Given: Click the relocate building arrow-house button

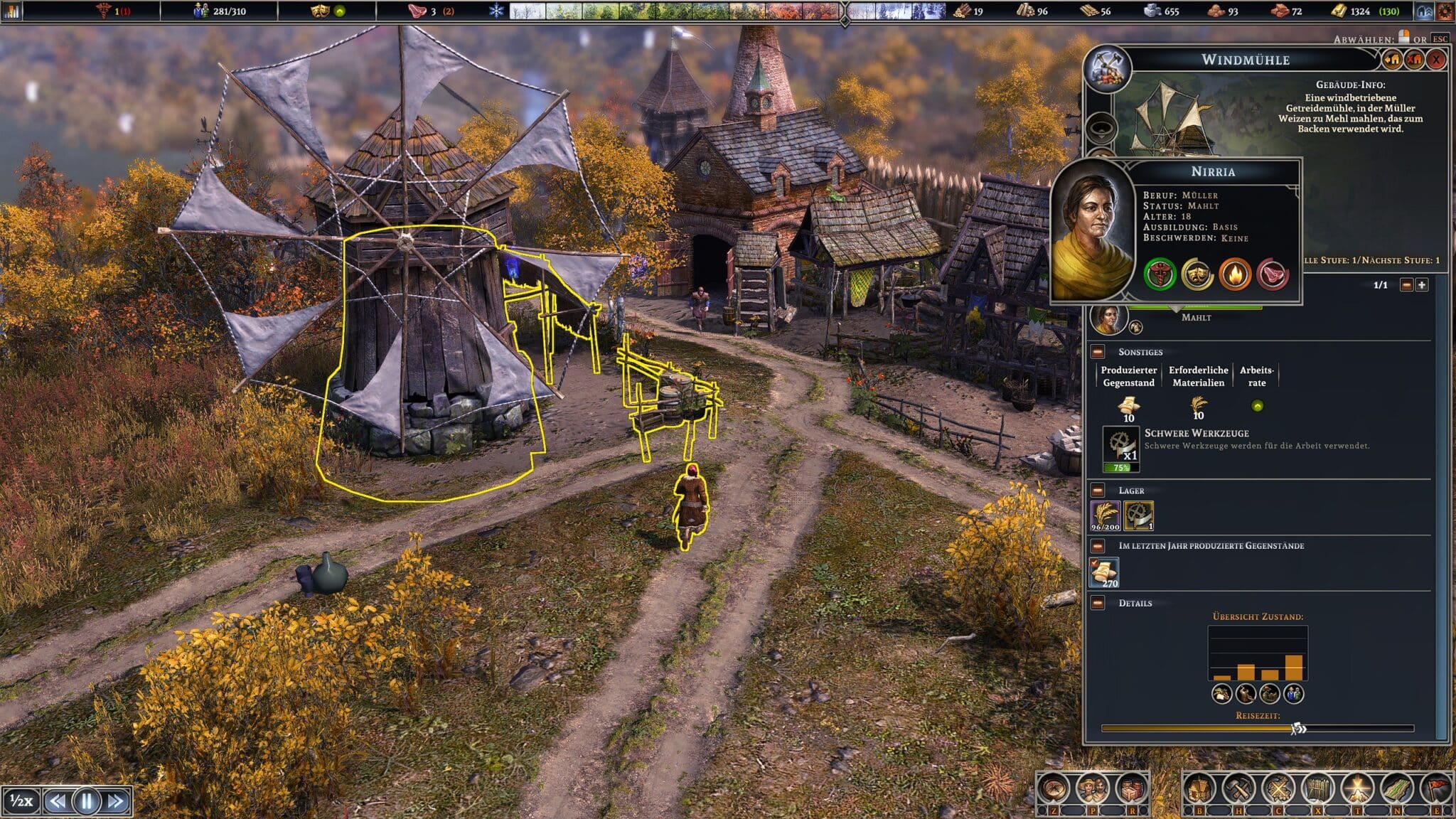Looking at the screenshot, I should point(1392,60).
